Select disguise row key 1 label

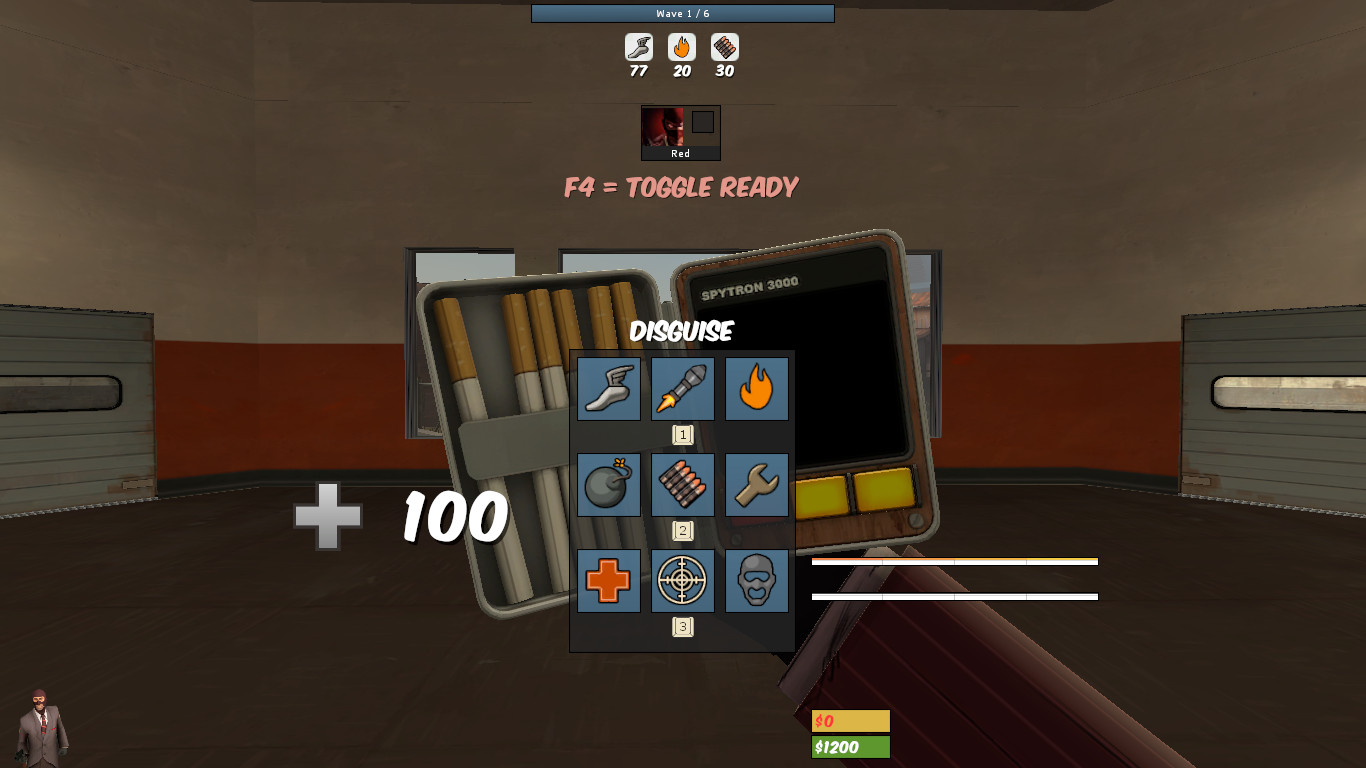tap(682, 434)
